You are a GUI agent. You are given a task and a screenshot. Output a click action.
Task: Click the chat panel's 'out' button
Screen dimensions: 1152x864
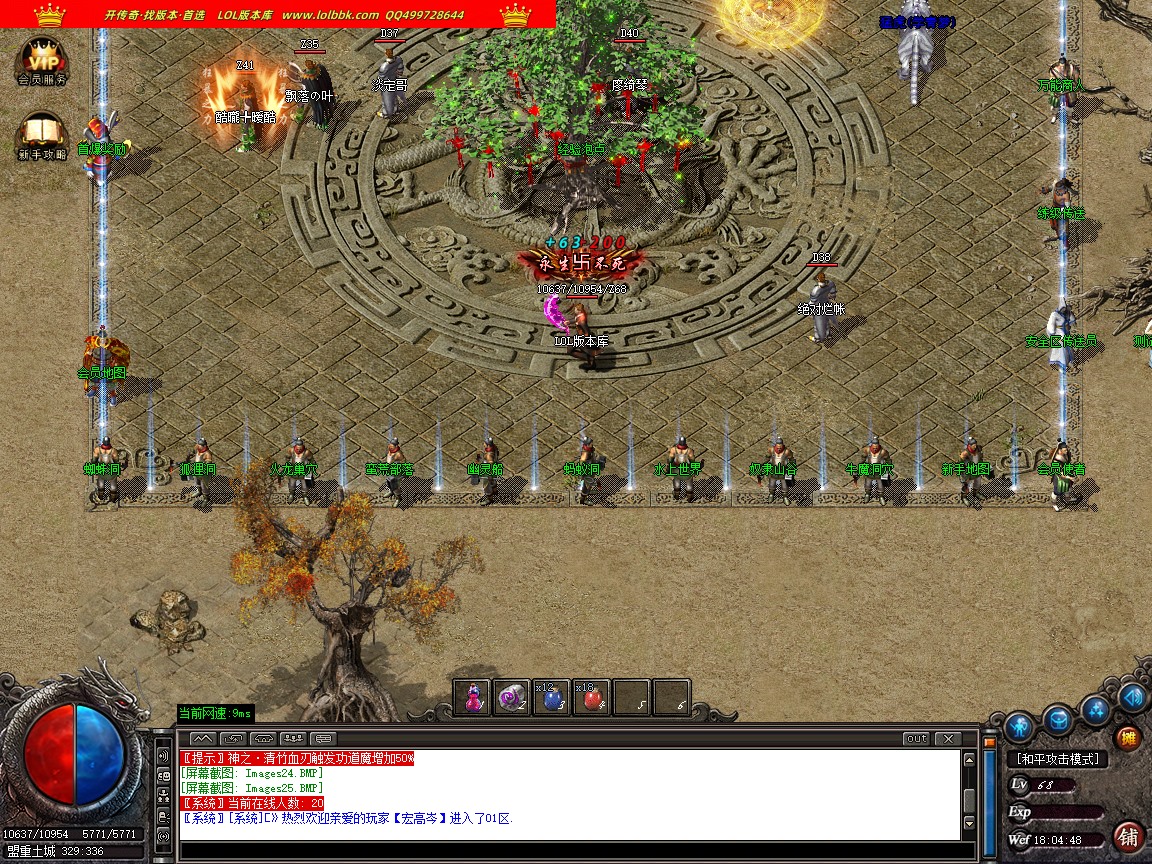915,739
